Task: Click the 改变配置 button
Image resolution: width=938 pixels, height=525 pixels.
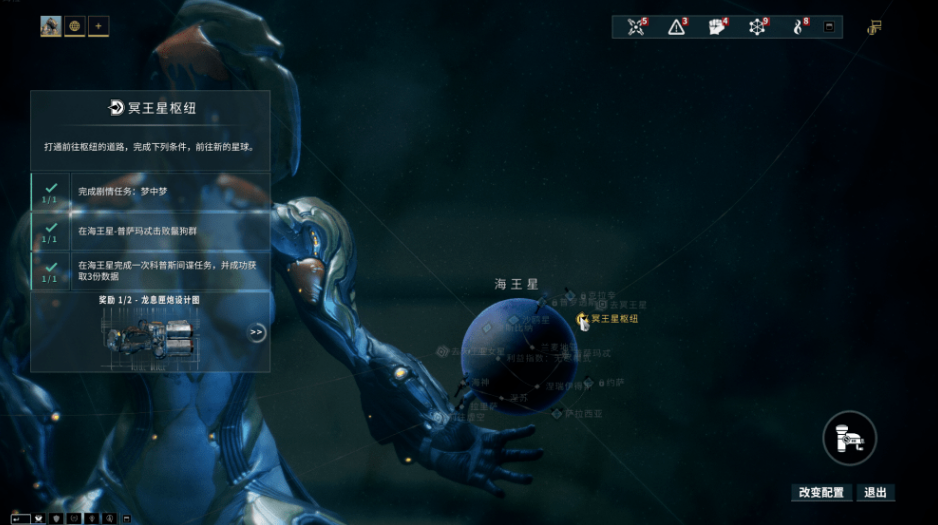Action: click(x=821, y=492)
